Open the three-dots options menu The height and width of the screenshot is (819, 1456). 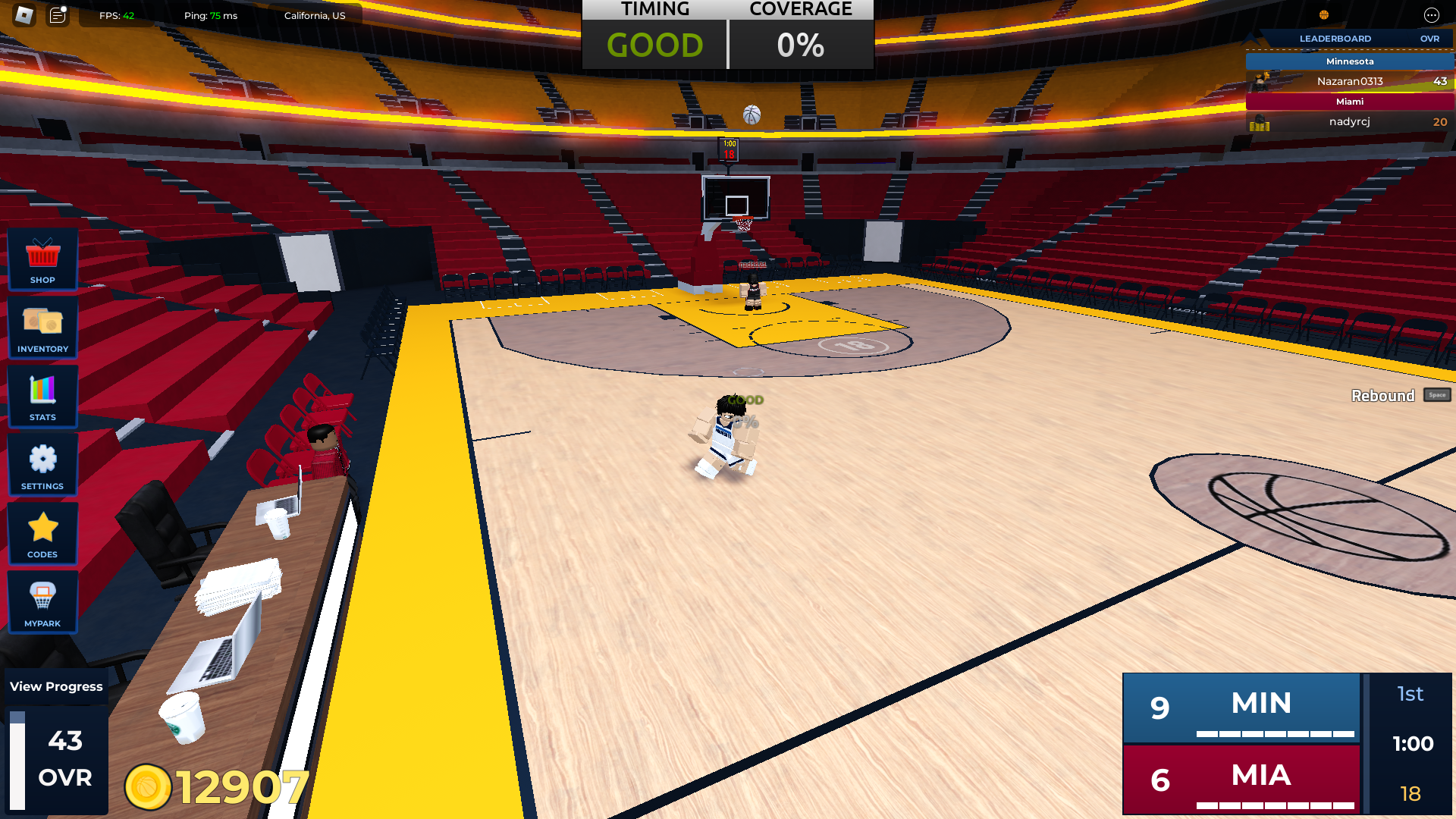1431,15
